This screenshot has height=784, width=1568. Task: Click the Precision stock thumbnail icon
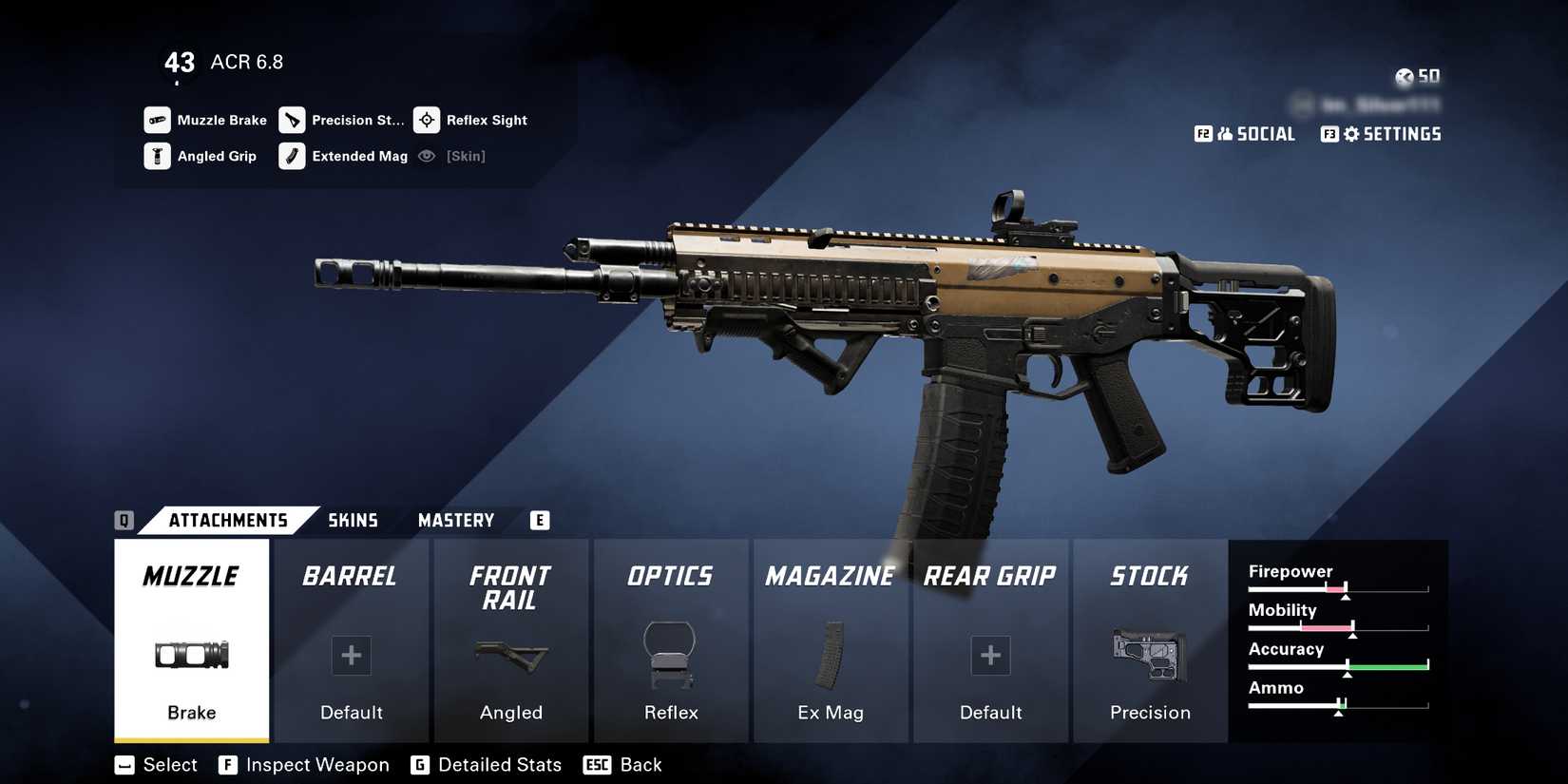pyautogui.click(x=1150, y=656)
